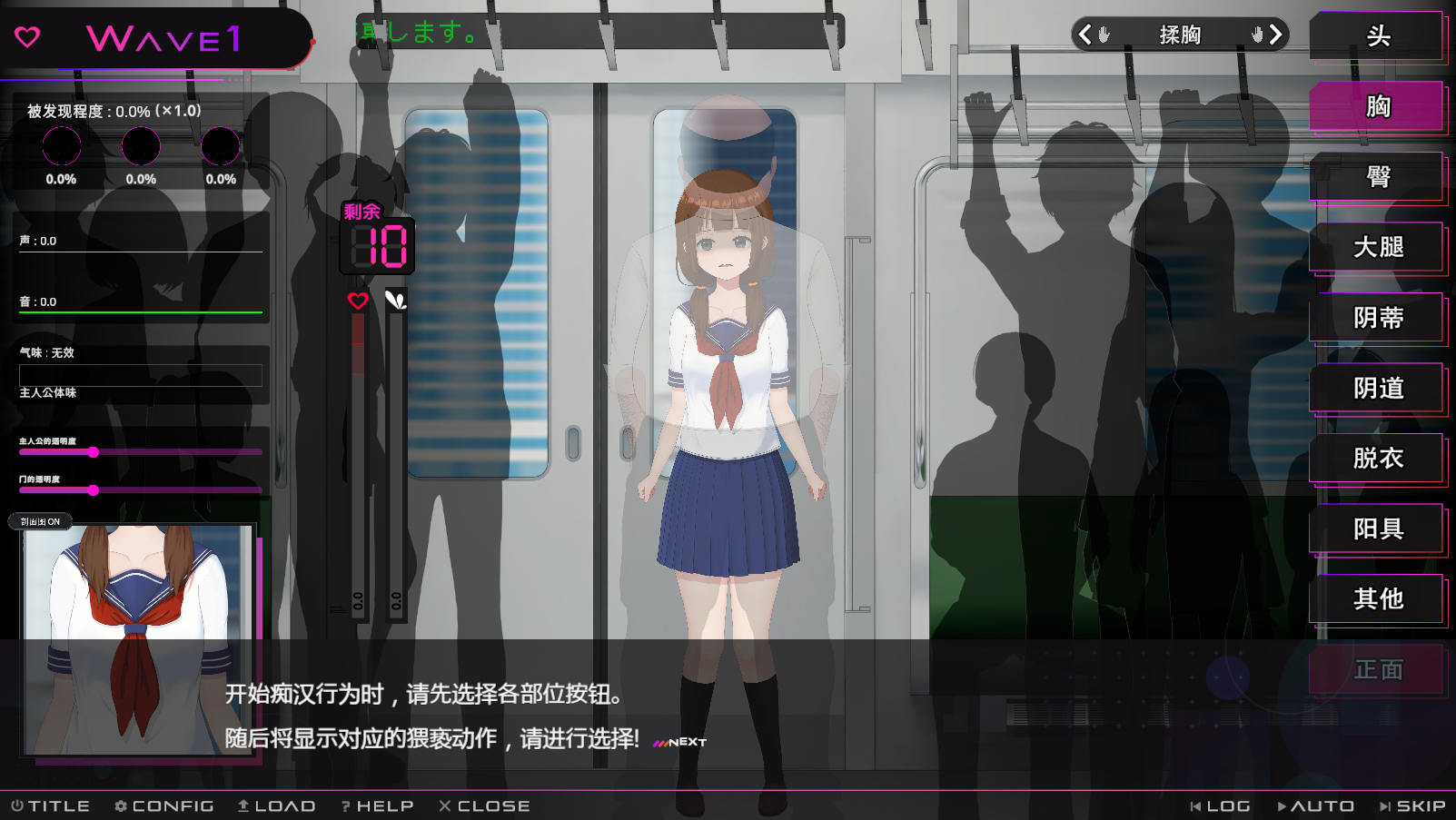Enable AUTO text advance
This screenshot has width=1456, height=820.
point(1315,806)
